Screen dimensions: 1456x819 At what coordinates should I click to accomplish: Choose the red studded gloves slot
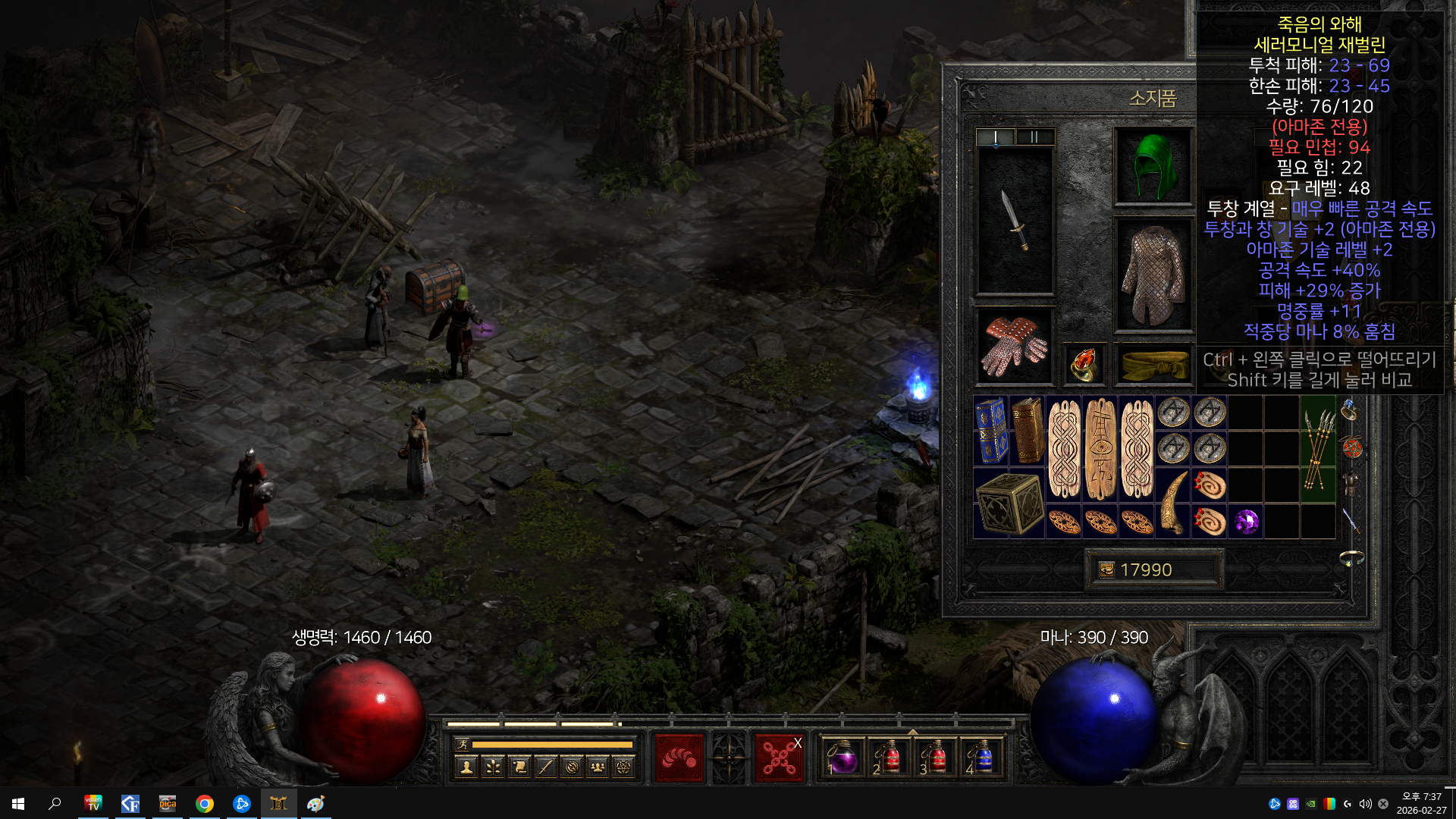tap(1015, 347)
